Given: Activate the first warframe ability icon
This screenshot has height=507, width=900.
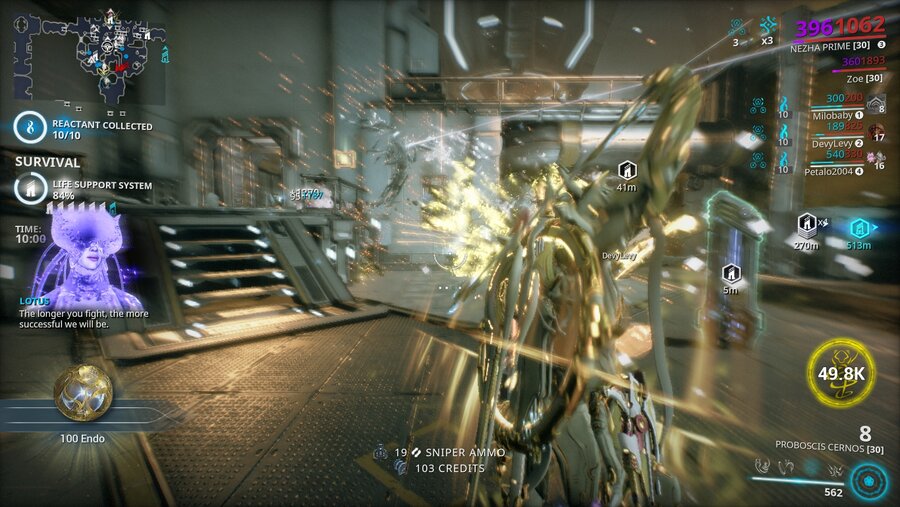Looking at the screenshot, I should click(762, 464).
